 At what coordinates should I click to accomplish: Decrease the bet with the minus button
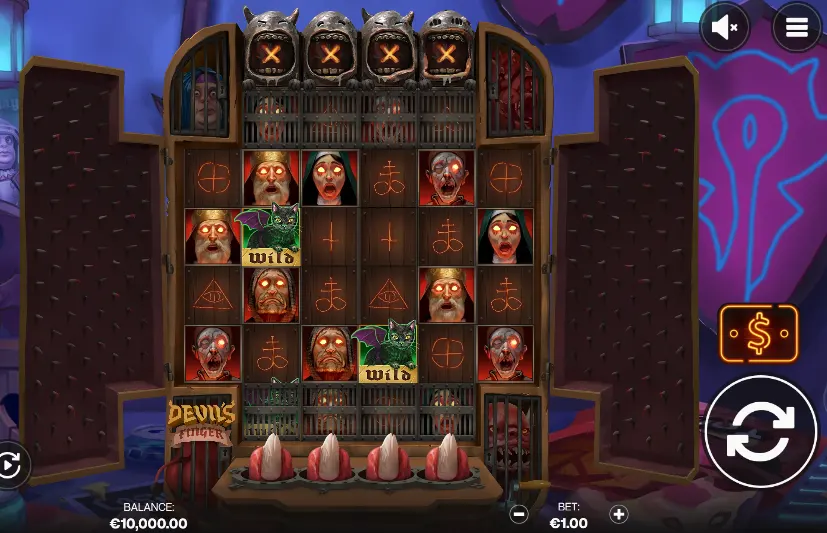pyautogui.click(x=519, y=514)
